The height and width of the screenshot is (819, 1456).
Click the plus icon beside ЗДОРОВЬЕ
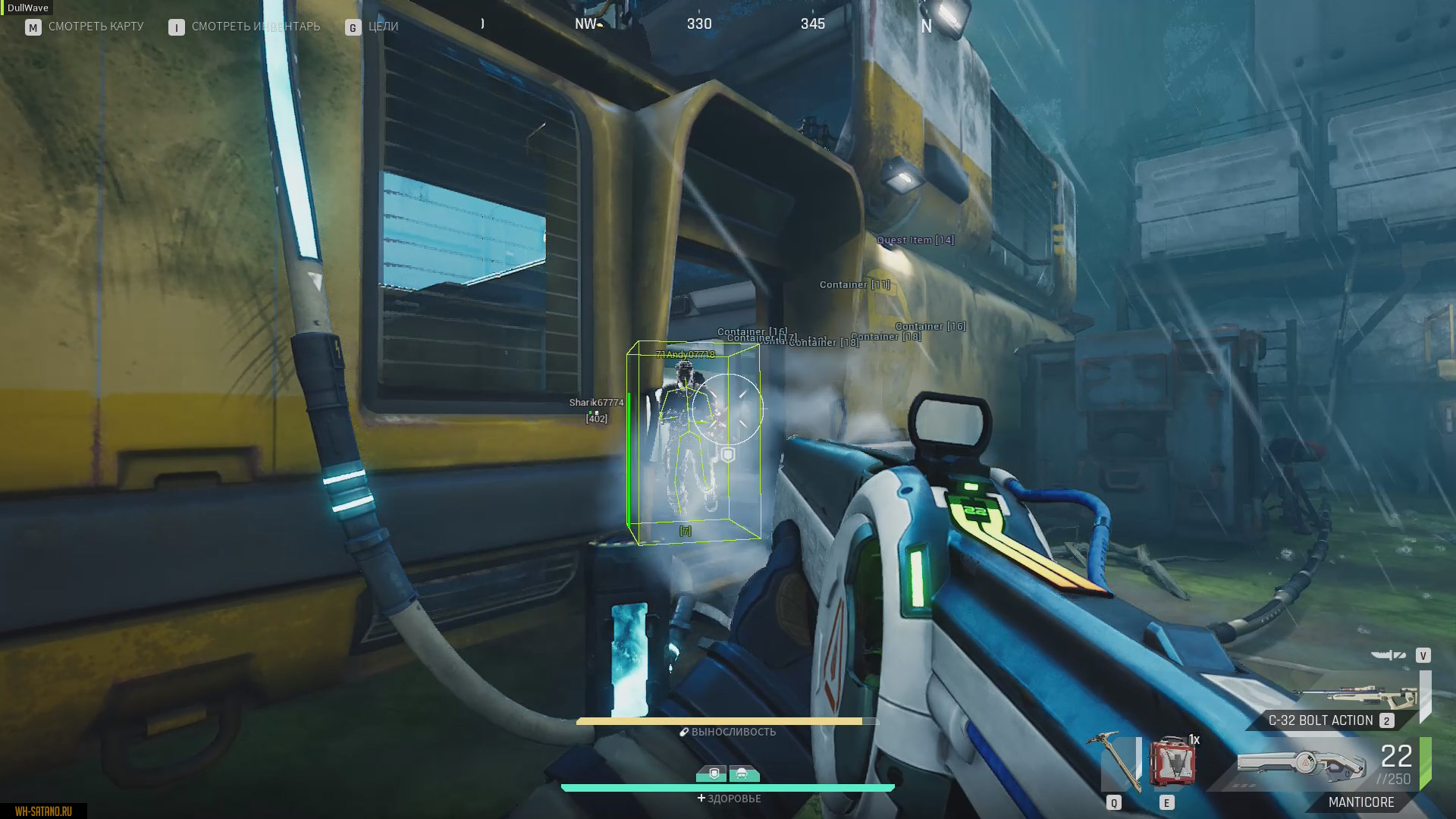pos(701,799)
